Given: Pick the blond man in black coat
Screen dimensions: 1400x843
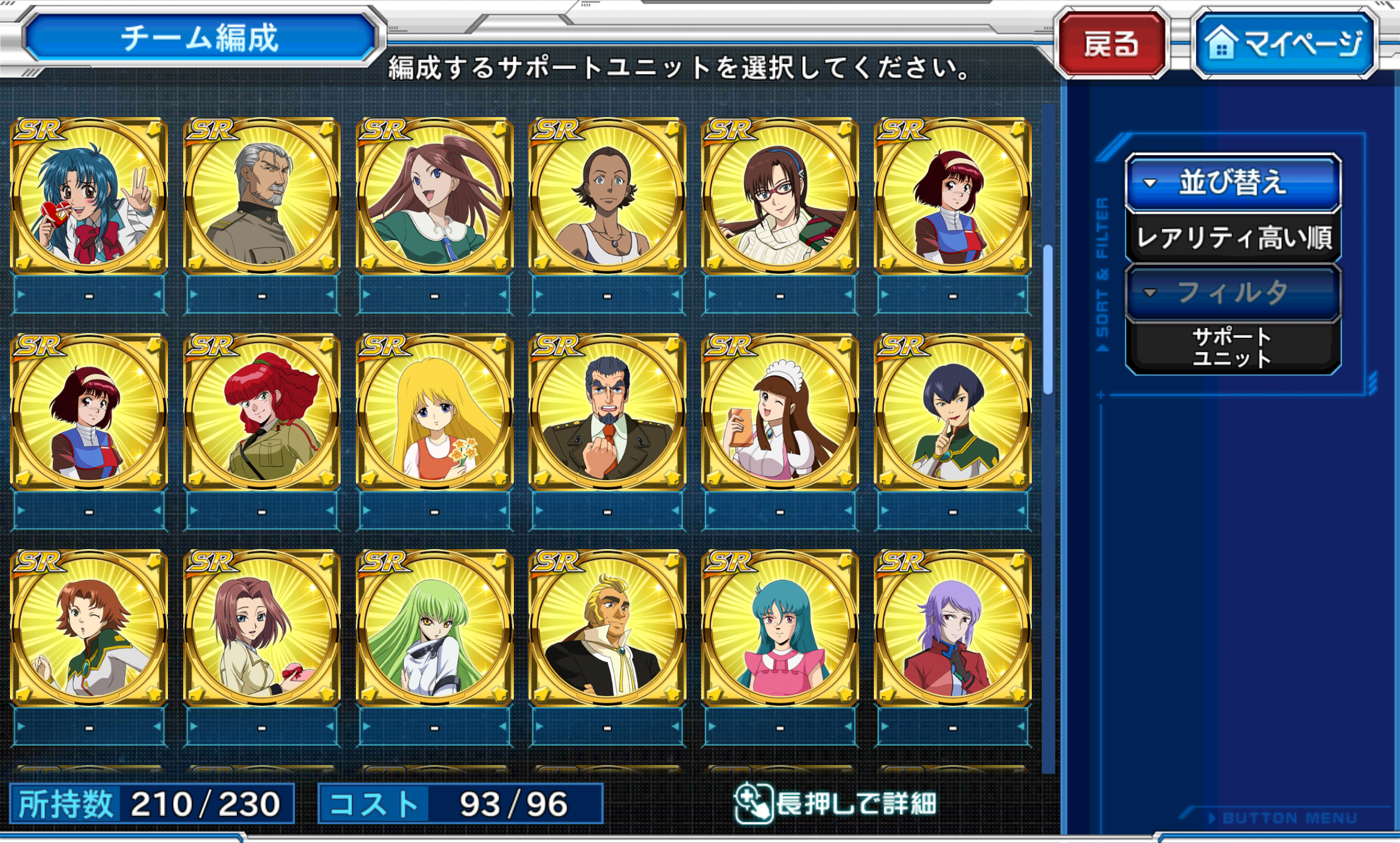Looking at the screenshot, I should tap(607, 628).
